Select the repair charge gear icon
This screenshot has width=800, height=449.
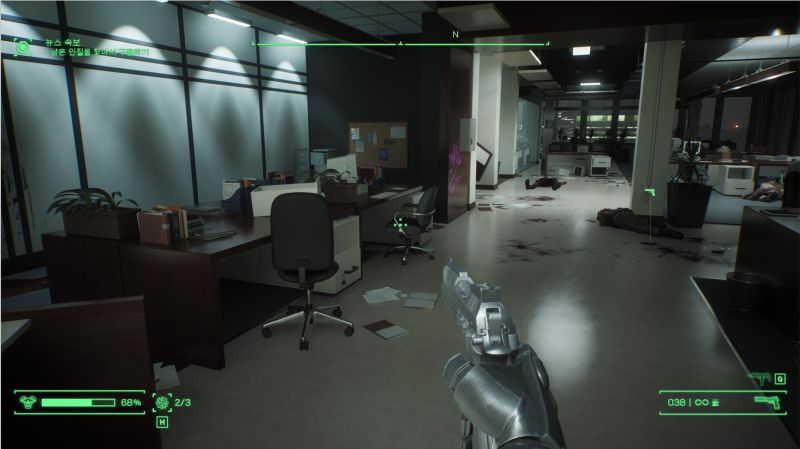click(162, 402)
